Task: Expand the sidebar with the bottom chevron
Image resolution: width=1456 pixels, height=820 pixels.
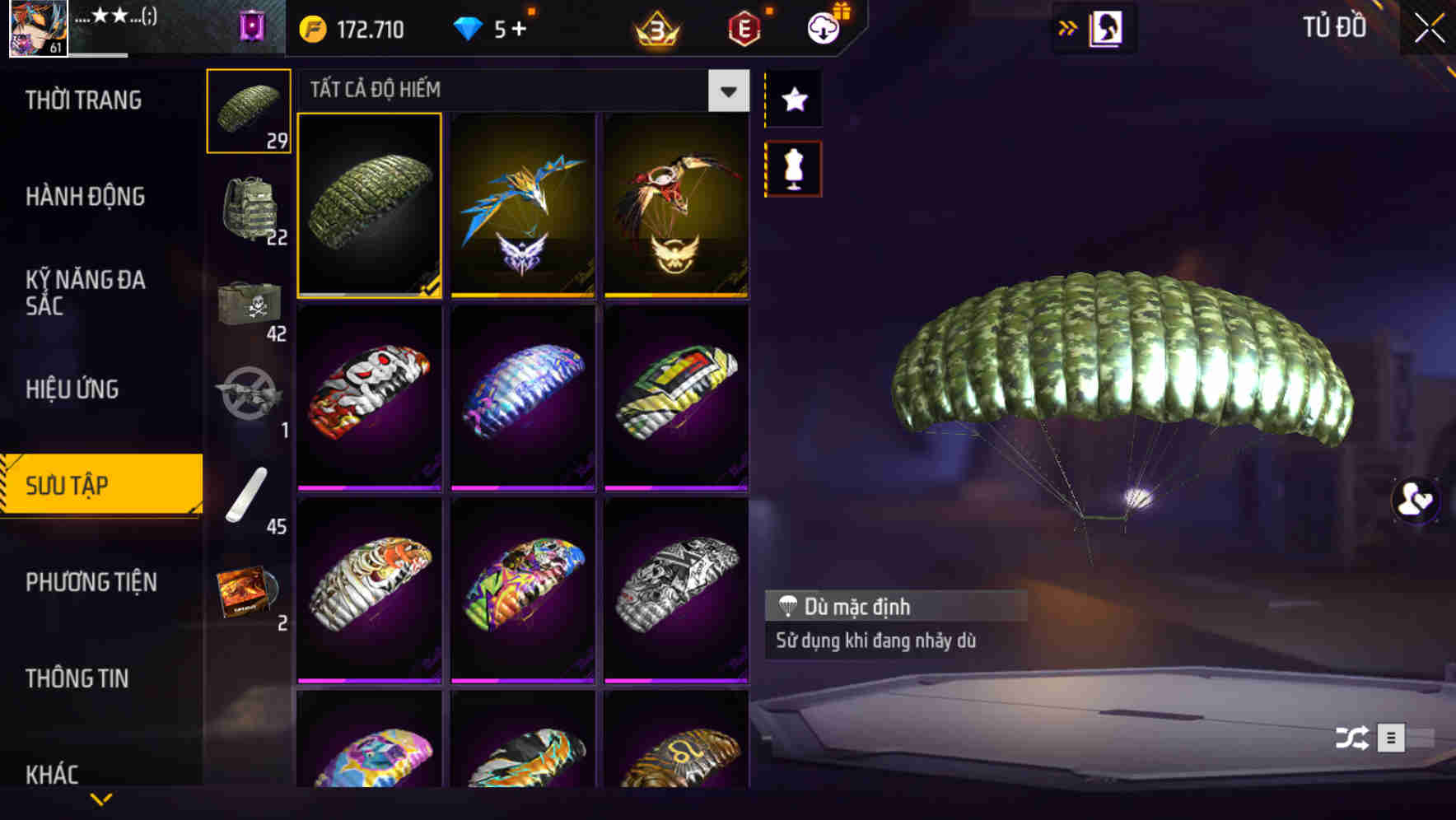Action: [x=100, y=799]
